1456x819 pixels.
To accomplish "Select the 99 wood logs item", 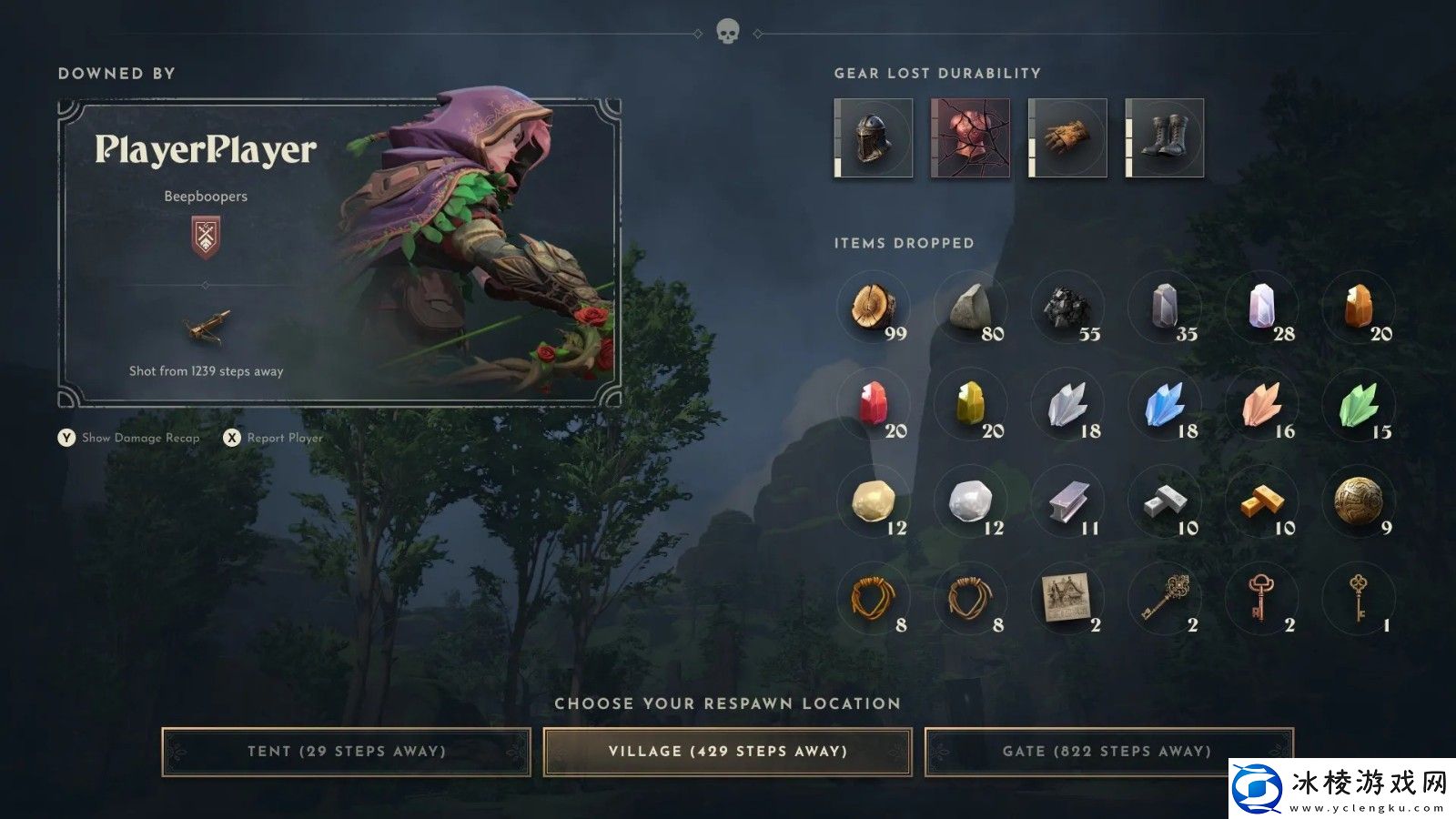I will tap(875, 308).
